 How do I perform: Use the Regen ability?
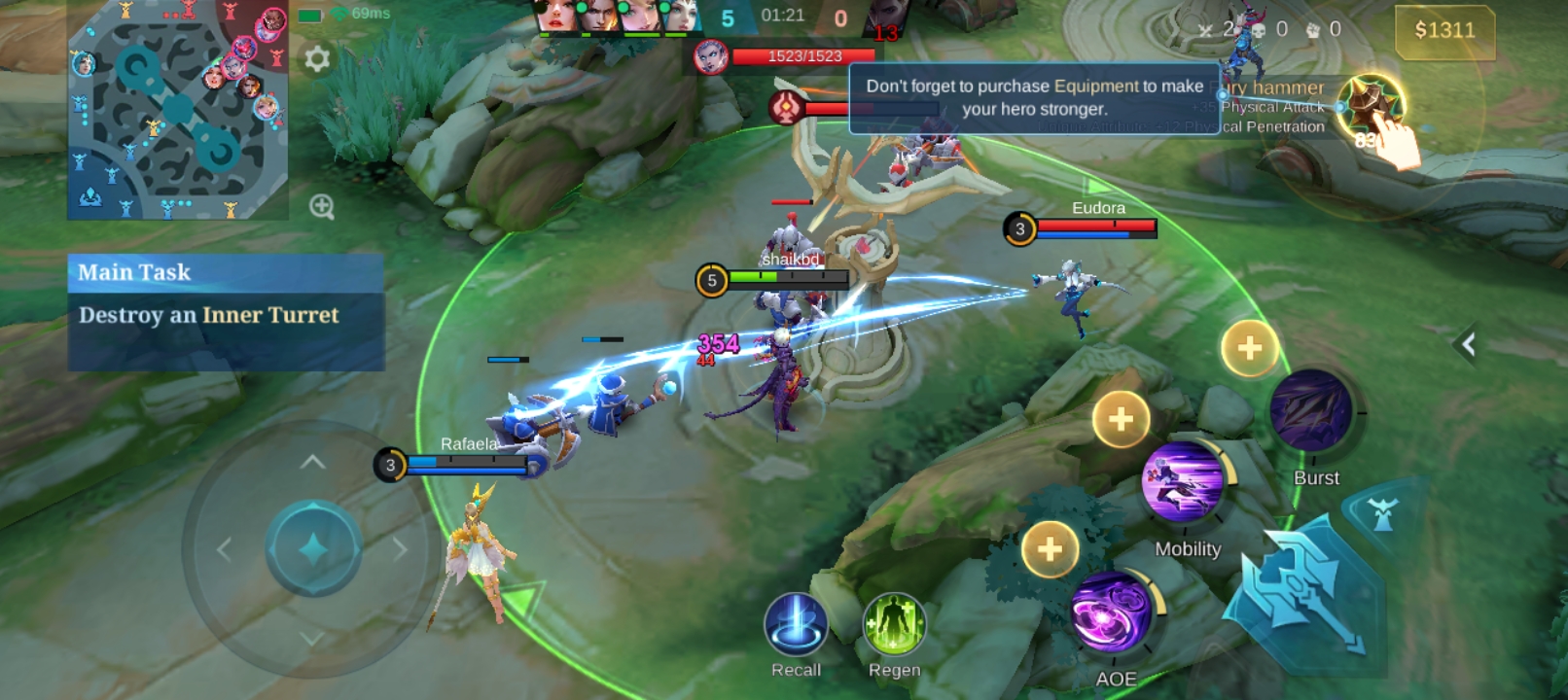tap(894, 625)
